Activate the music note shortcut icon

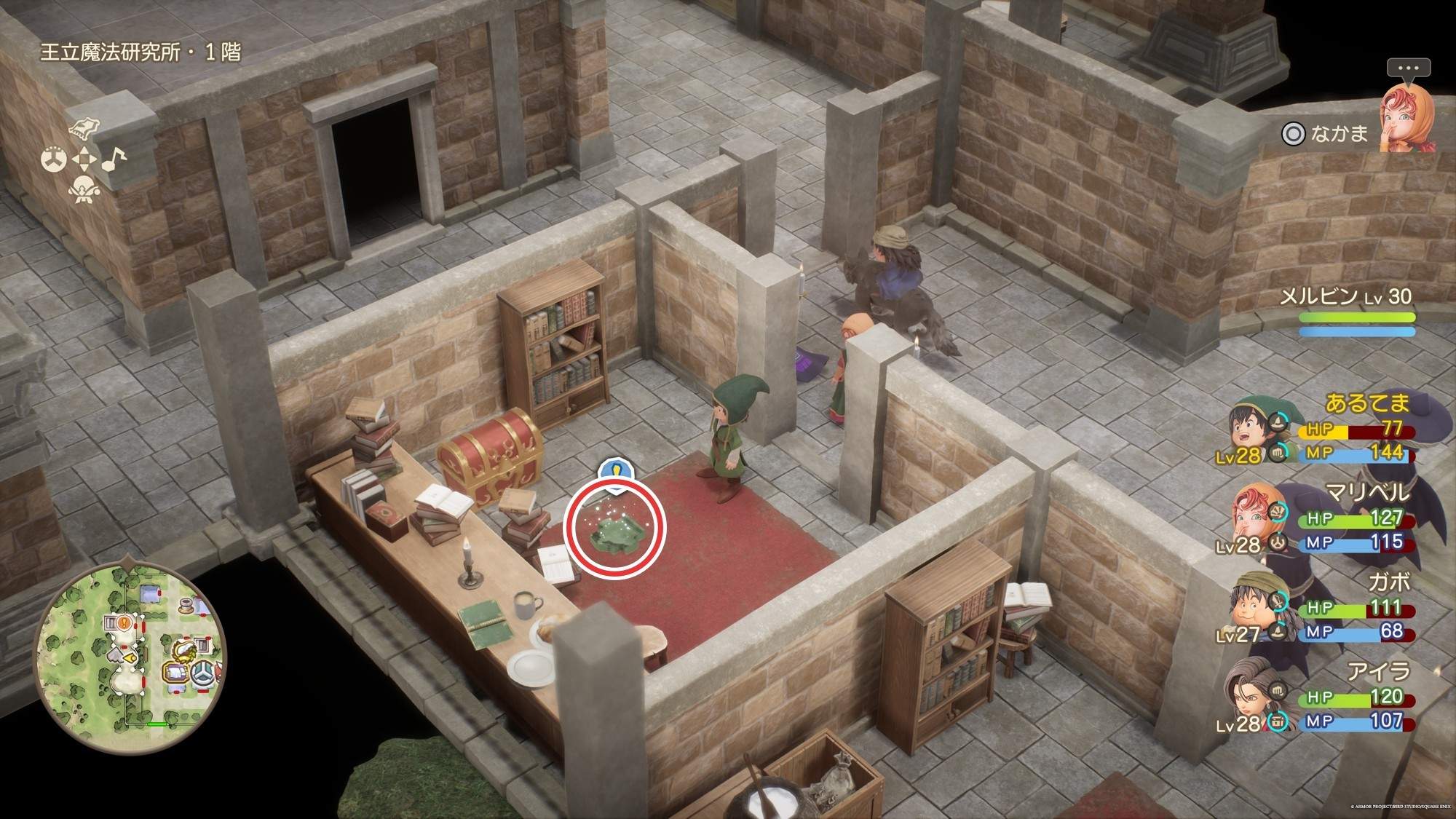[114, 158]
